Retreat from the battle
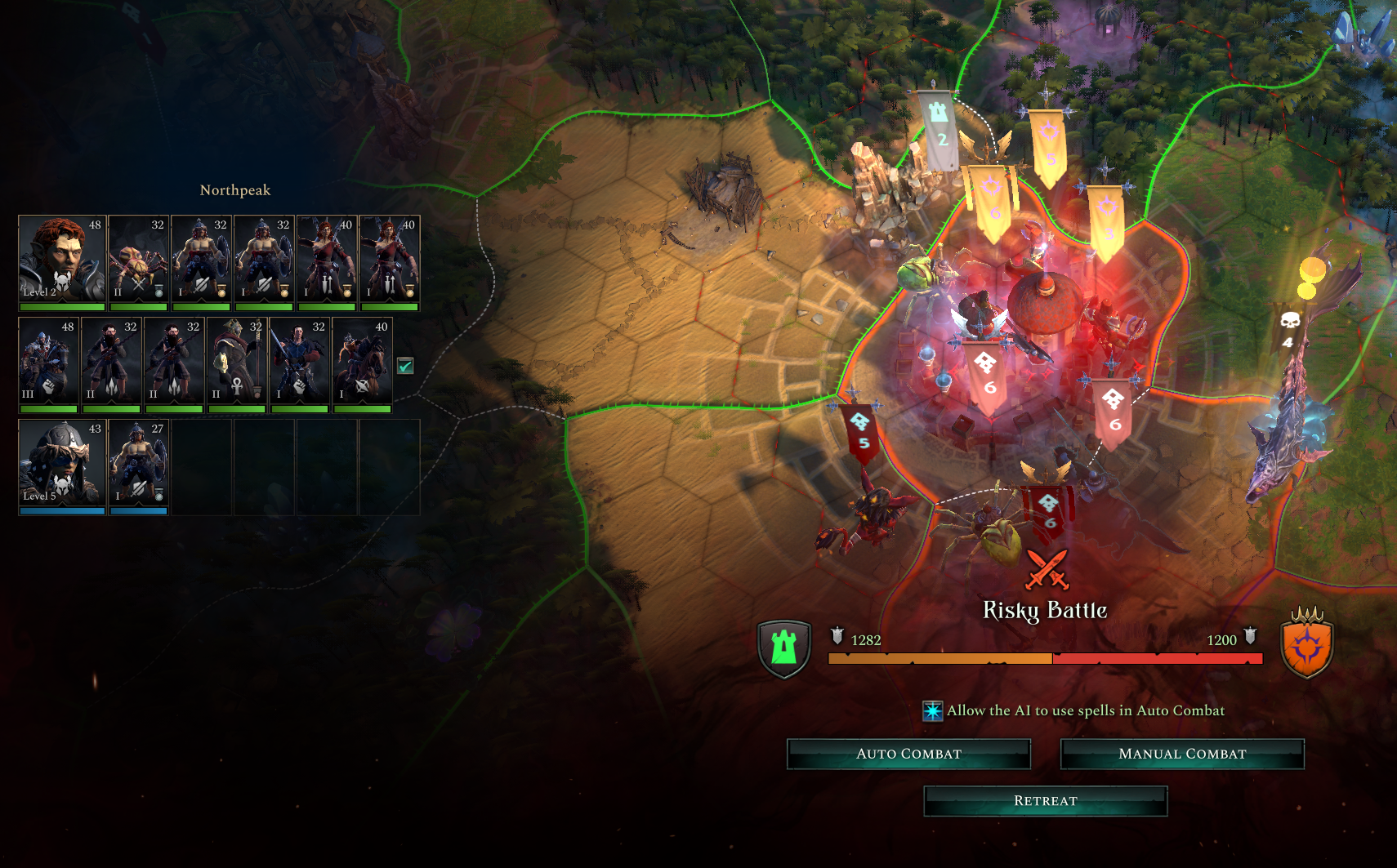 pos(1045,801)
